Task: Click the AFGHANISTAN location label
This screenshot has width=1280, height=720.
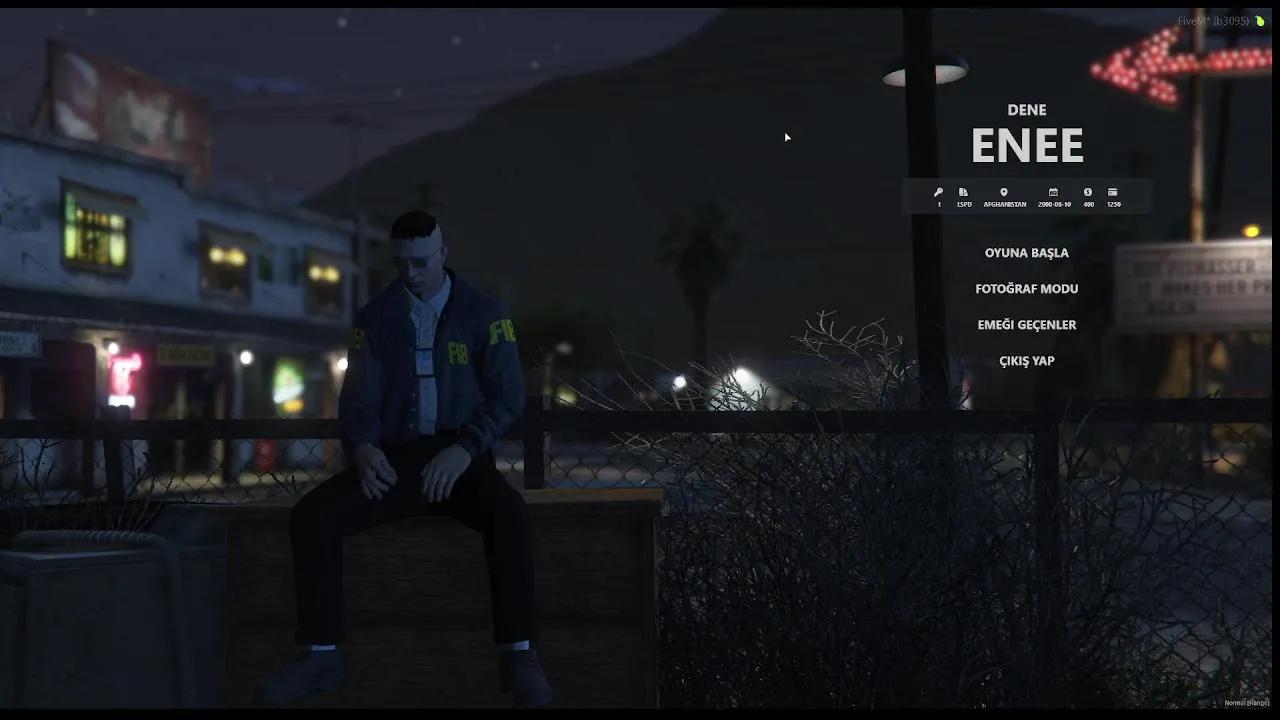Action: (1005, 204)
